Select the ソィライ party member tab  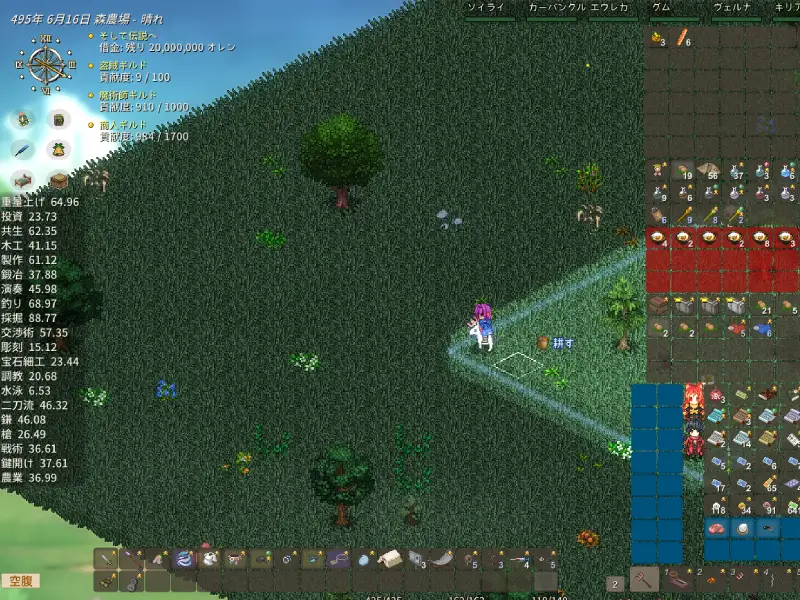[491, 7]
